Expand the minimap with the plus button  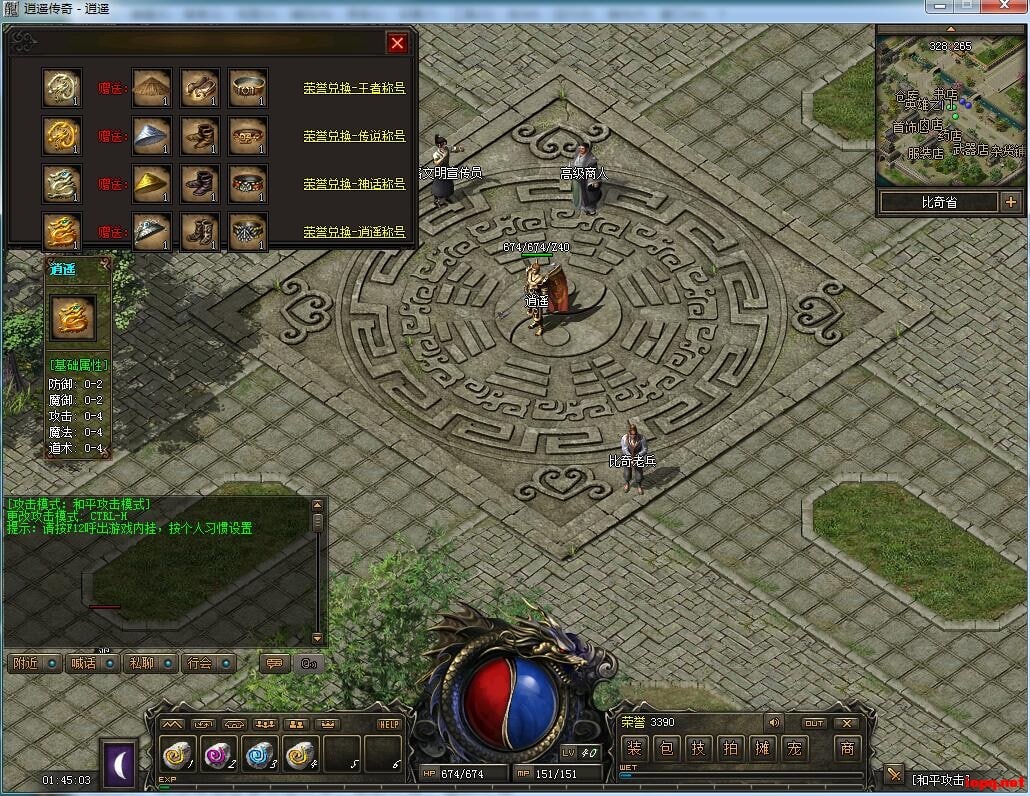click(x=1010, y=202)
